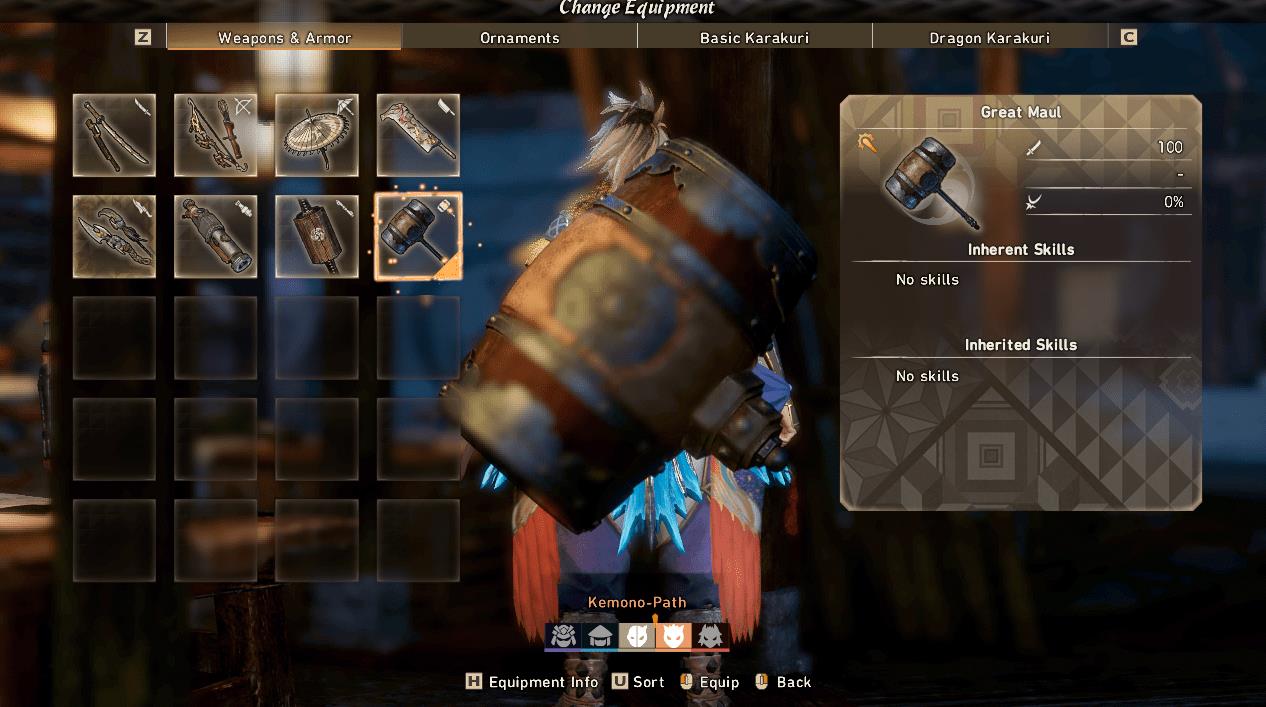Open the Basic Karakuri tab
This screenshot has width=1266, height=707.
point(754,38)
